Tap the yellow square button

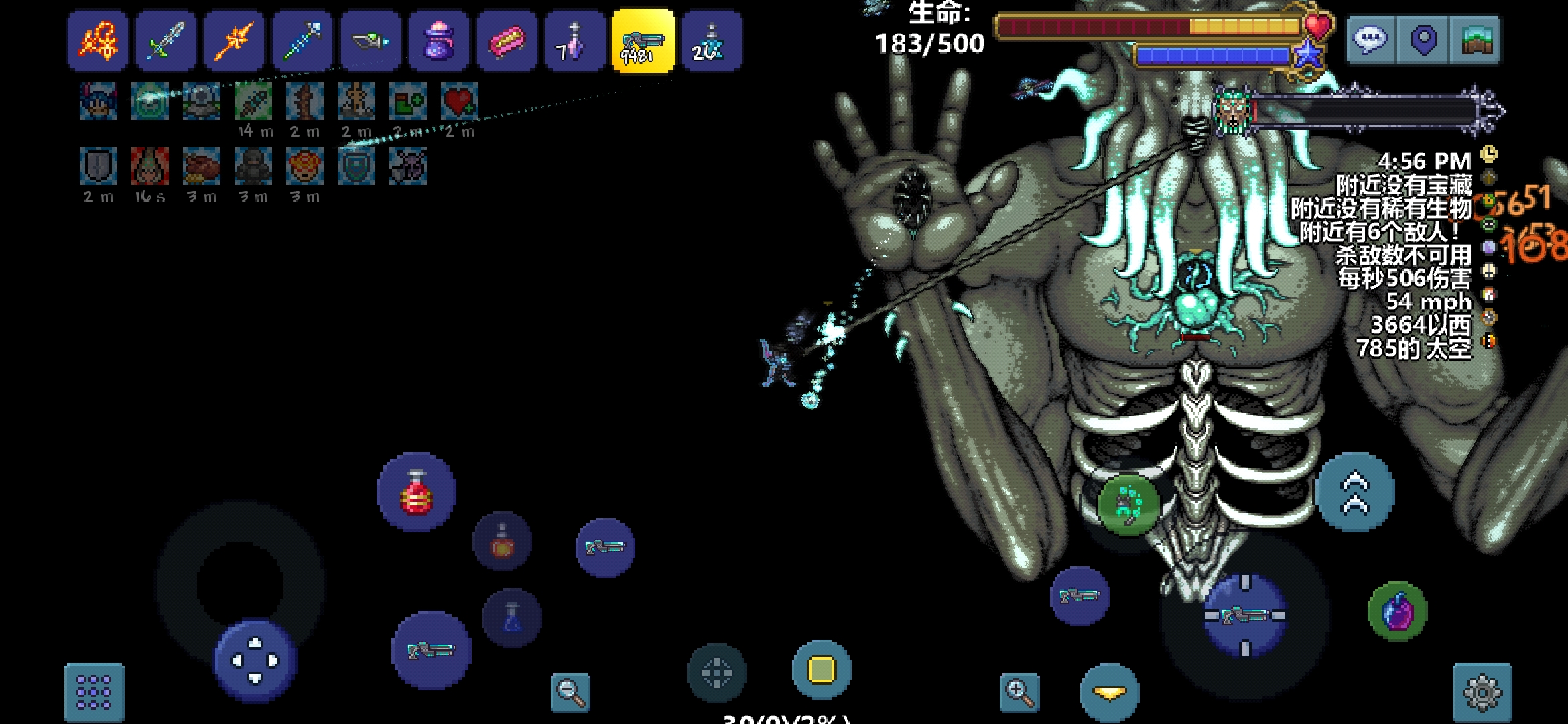coord(822,670)
